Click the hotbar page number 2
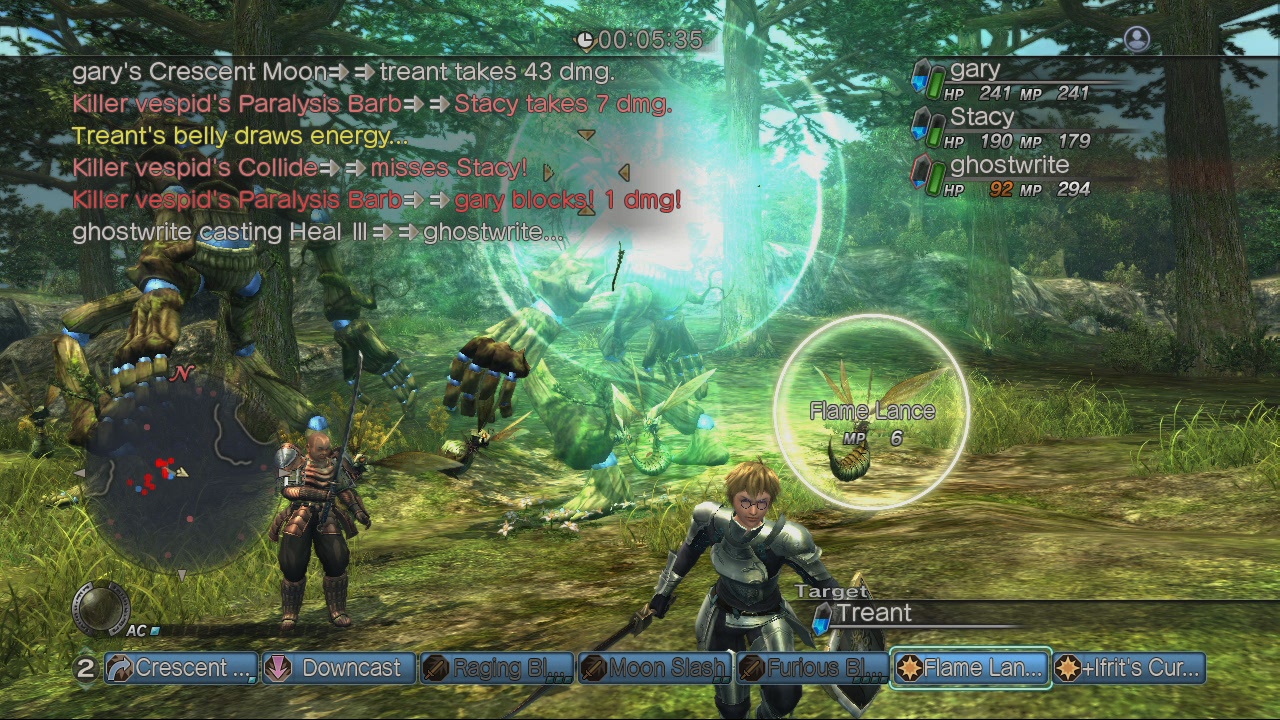The image size is (1280, 720). click(88, 668)
